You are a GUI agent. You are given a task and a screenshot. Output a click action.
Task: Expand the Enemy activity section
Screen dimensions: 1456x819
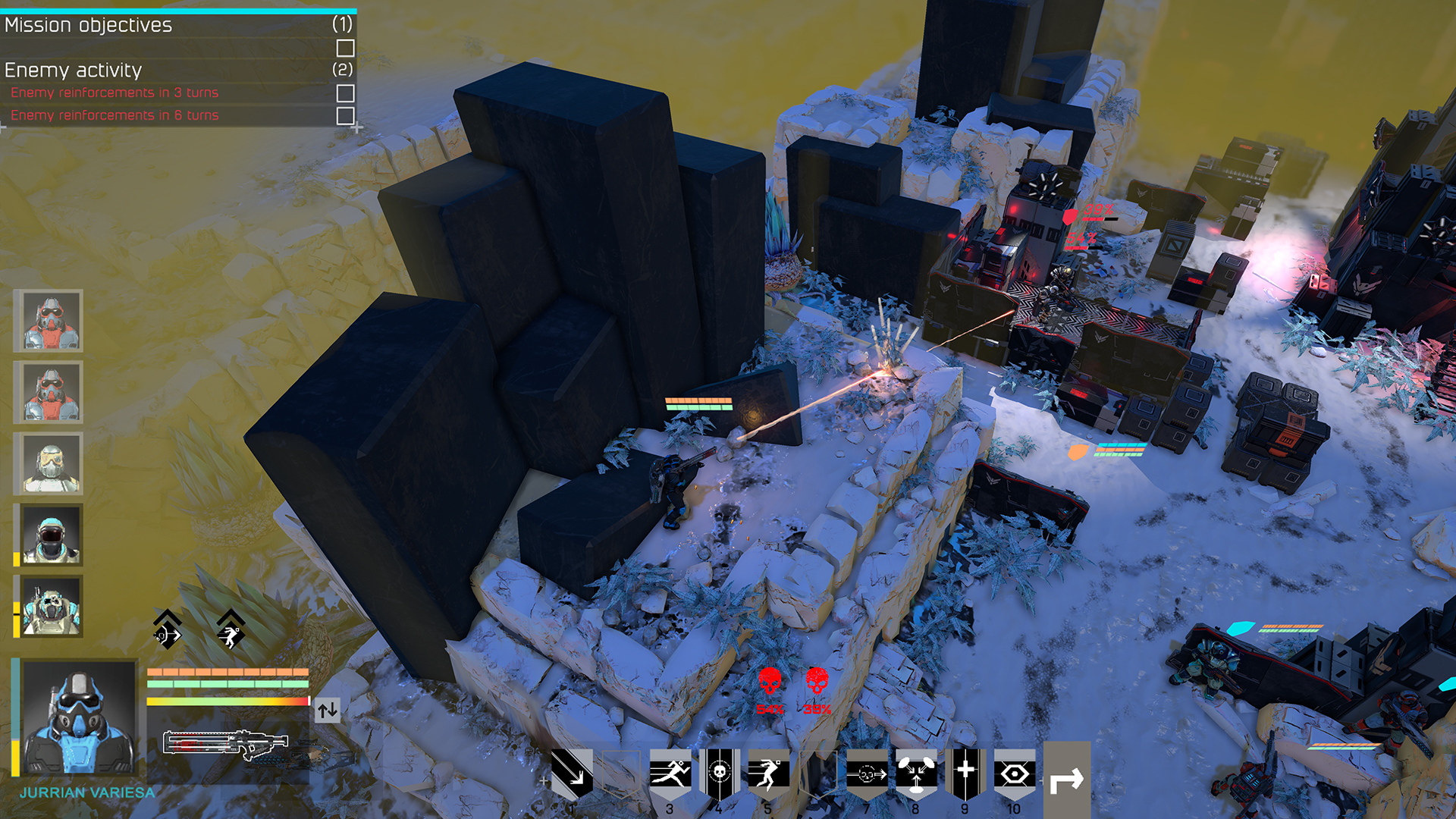point(74,71)
